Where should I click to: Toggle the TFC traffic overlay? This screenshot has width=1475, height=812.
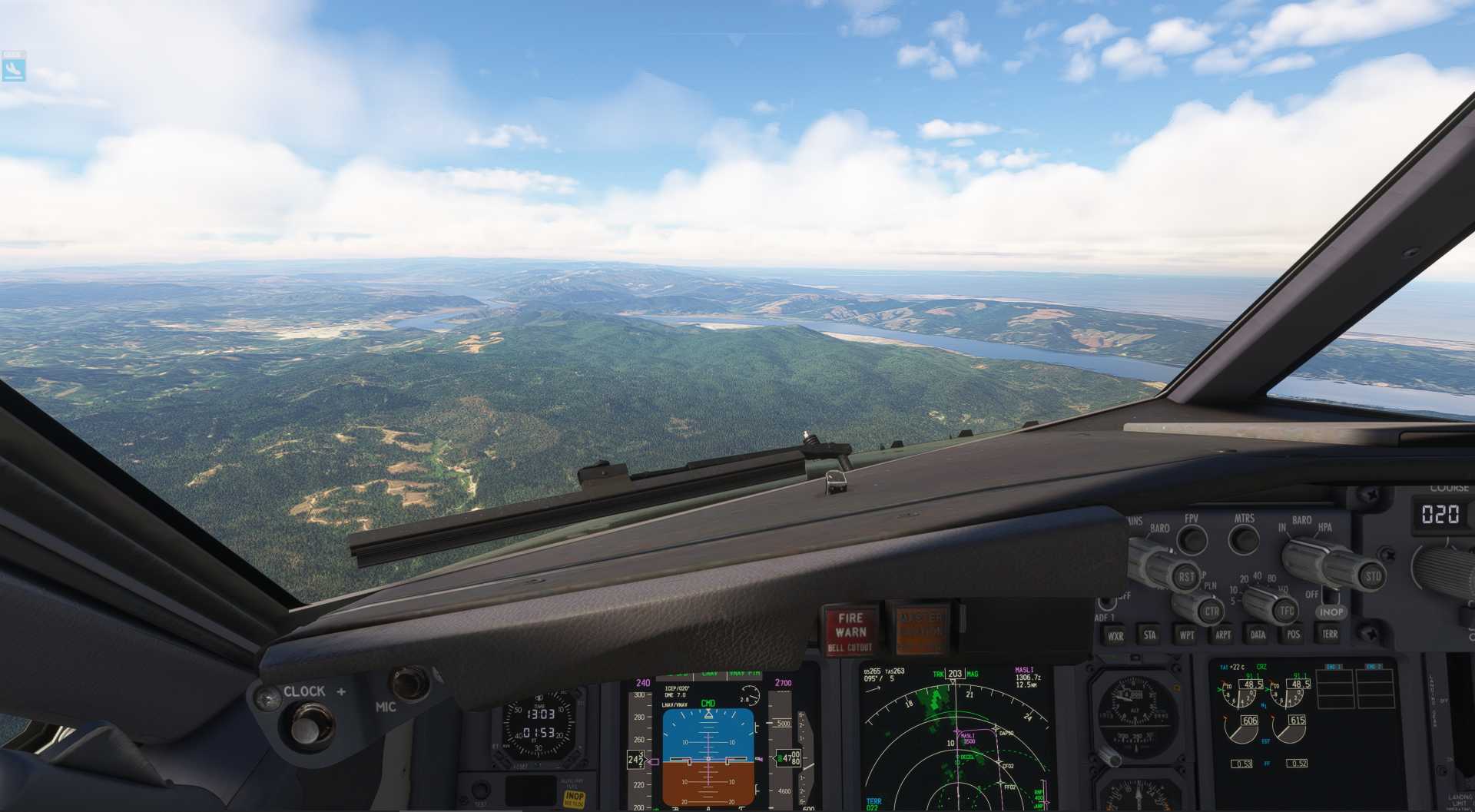pos(1287,610)
